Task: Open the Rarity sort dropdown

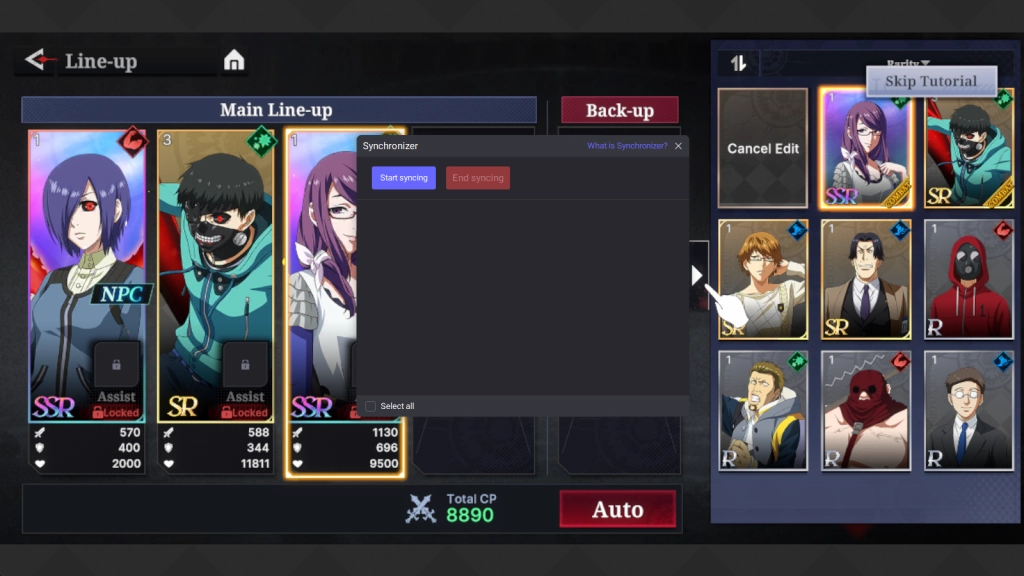Action: 908,63
